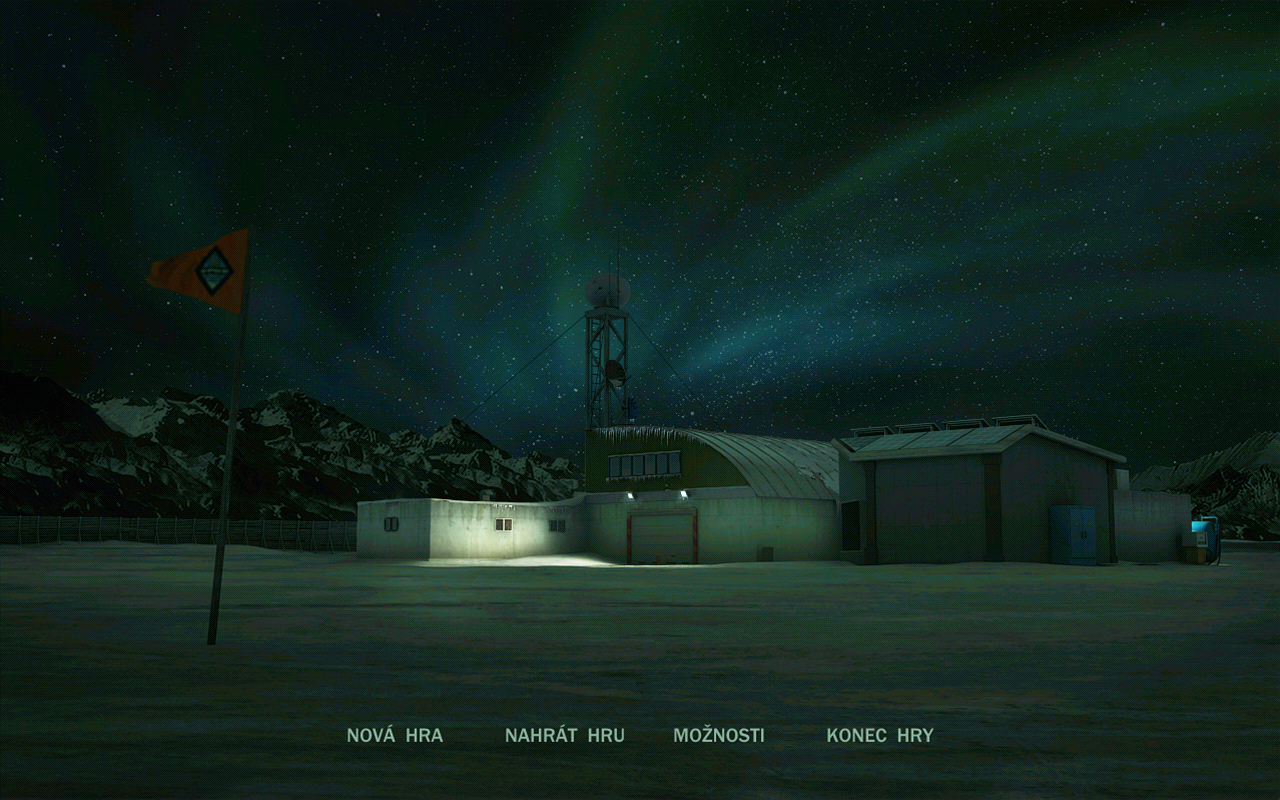The image size is (1280, 800).
Task: Start a new game via Nová Hra
Action: click(x=394, y=735)
